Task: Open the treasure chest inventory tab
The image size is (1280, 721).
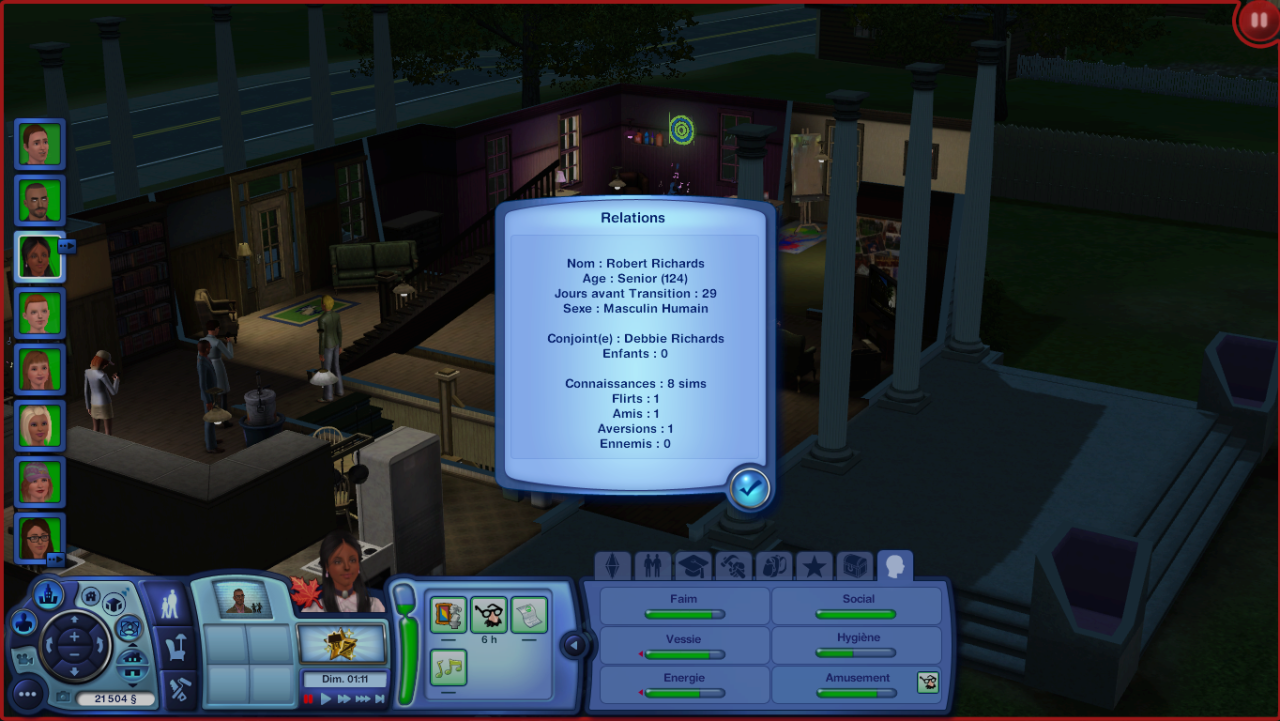Action: pyautogui.click(x=854, y=566)
